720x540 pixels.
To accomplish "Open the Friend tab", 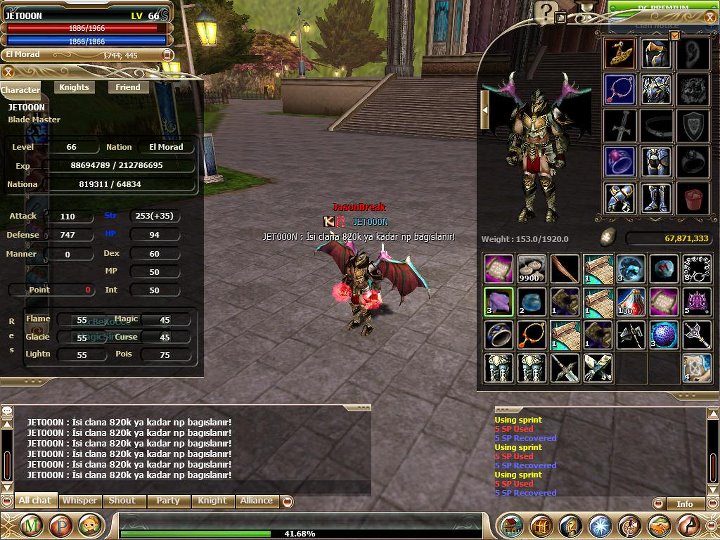I will tap(128, 88).
